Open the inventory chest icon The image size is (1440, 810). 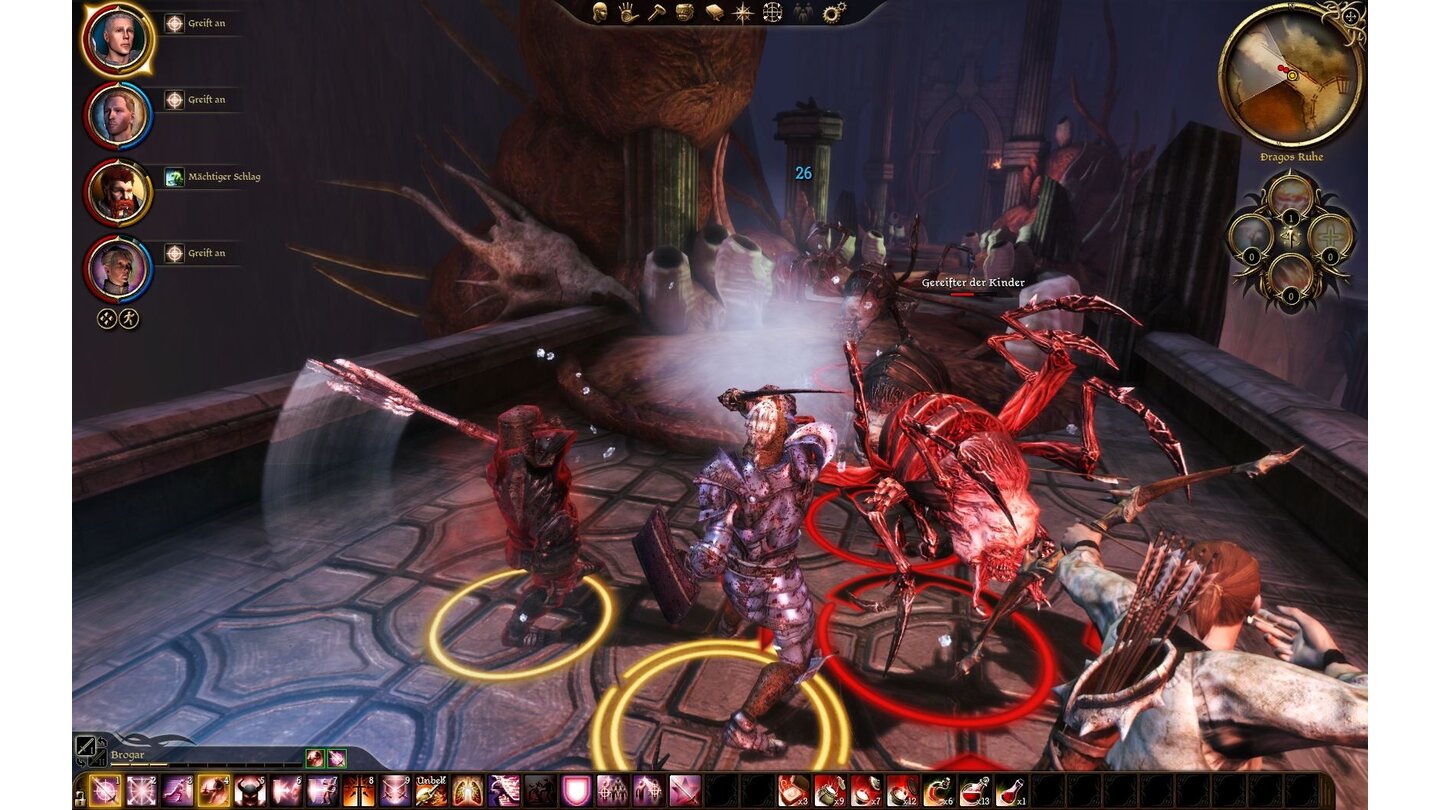point(685,12)
